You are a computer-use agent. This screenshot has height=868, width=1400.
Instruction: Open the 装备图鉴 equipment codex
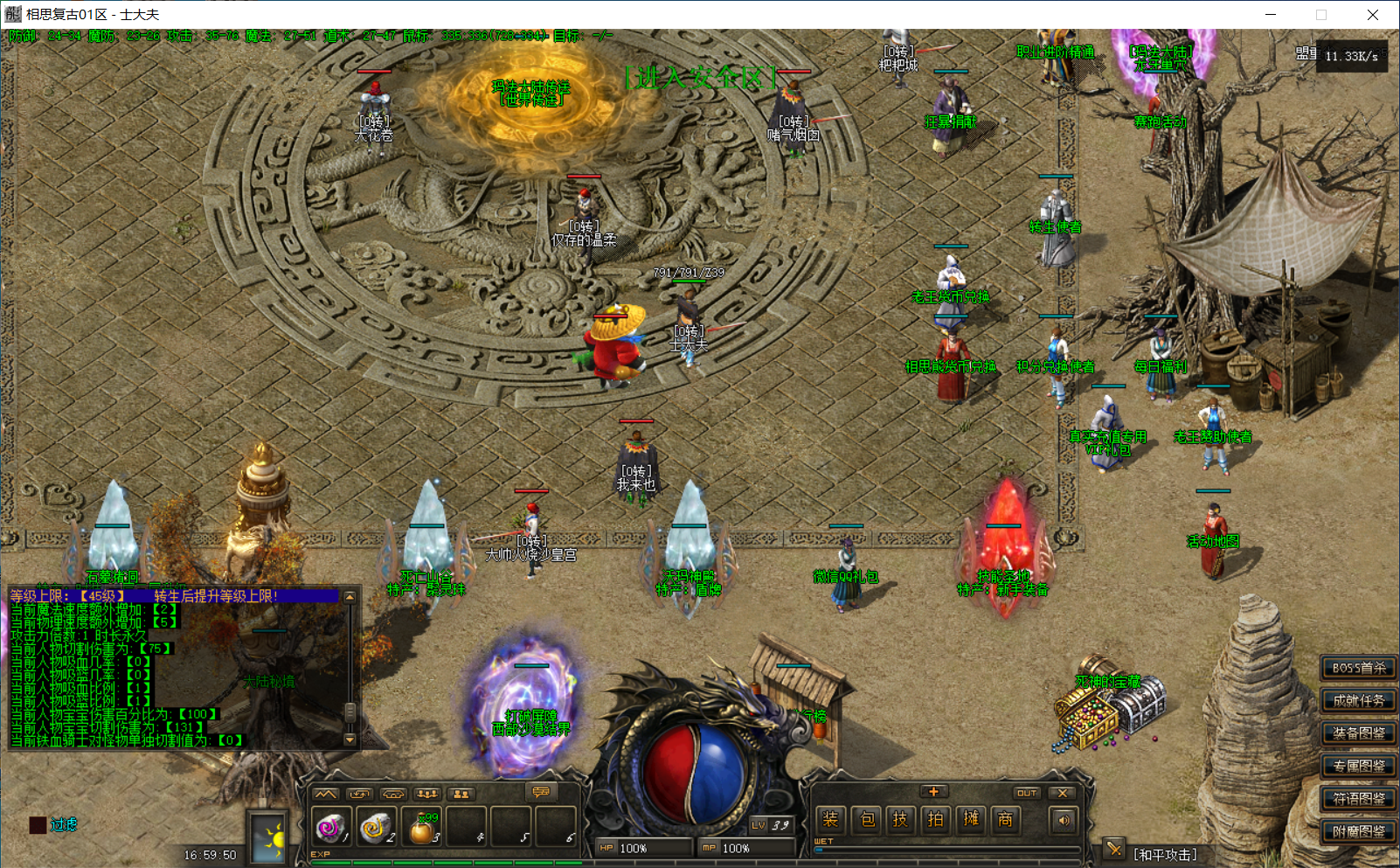[x=1358, y=733]
